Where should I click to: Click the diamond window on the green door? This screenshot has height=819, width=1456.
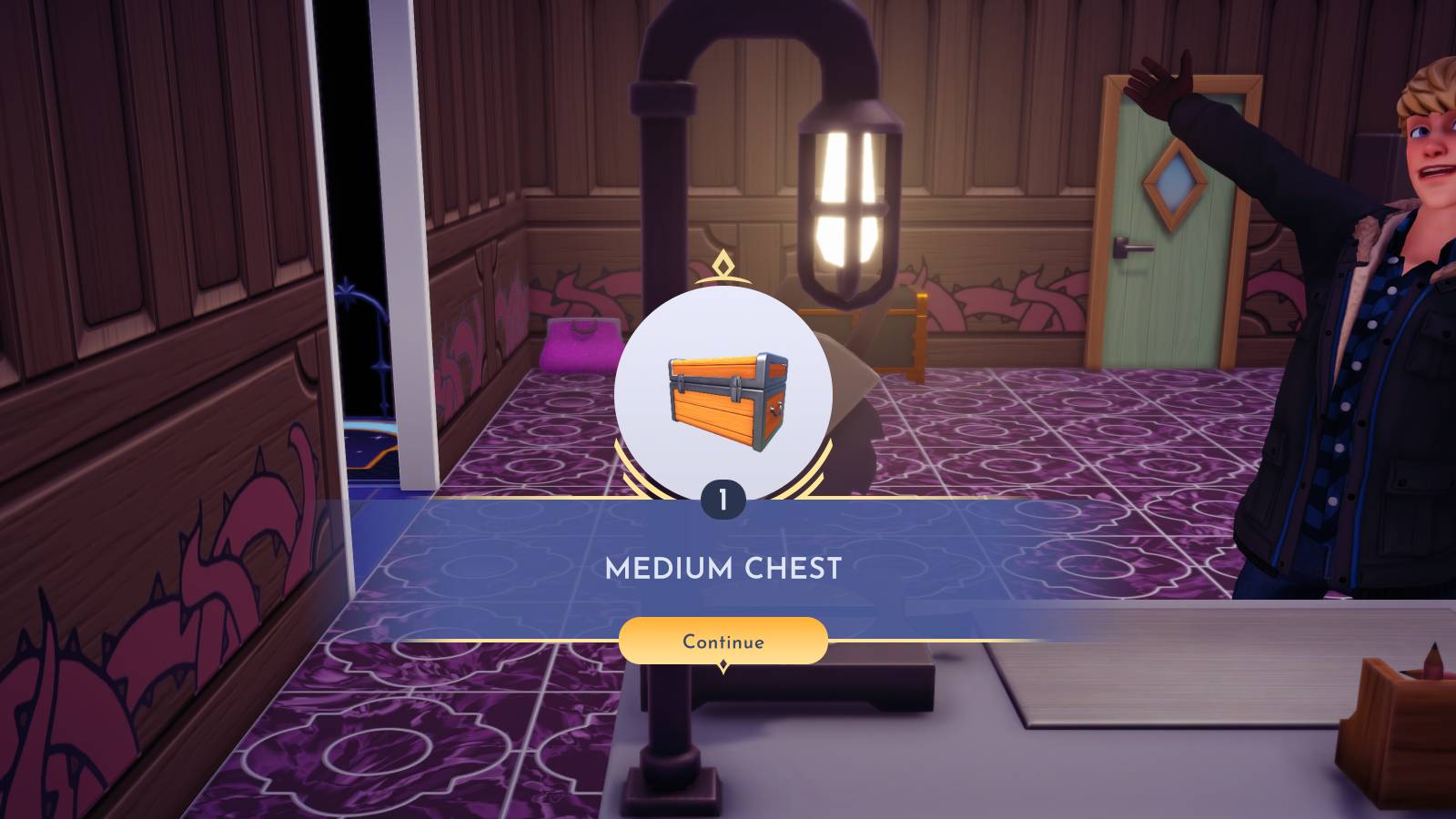[x=1173, y=182]
